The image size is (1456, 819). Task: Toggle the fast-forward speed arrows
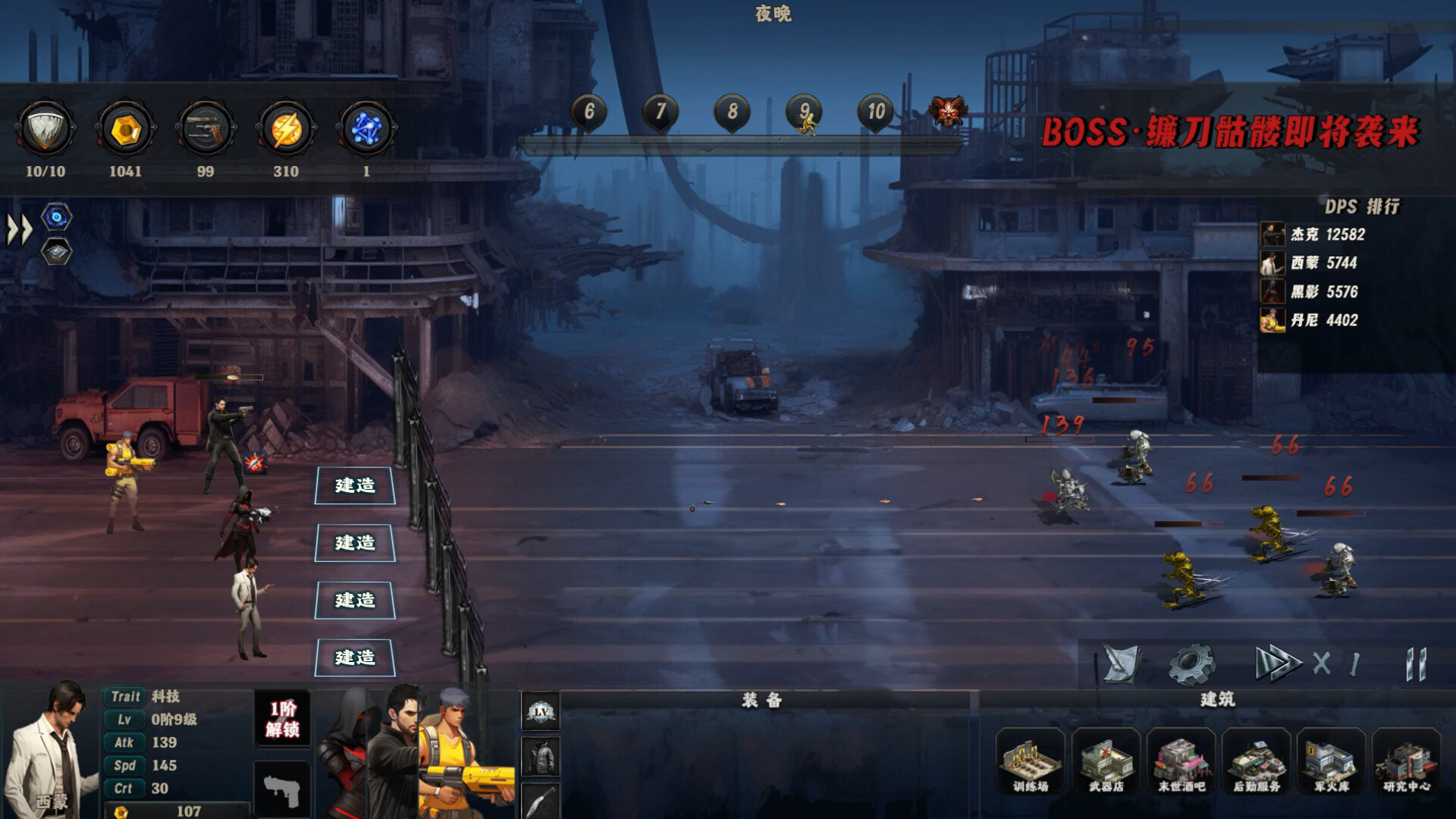click(x=1276, y=664)
